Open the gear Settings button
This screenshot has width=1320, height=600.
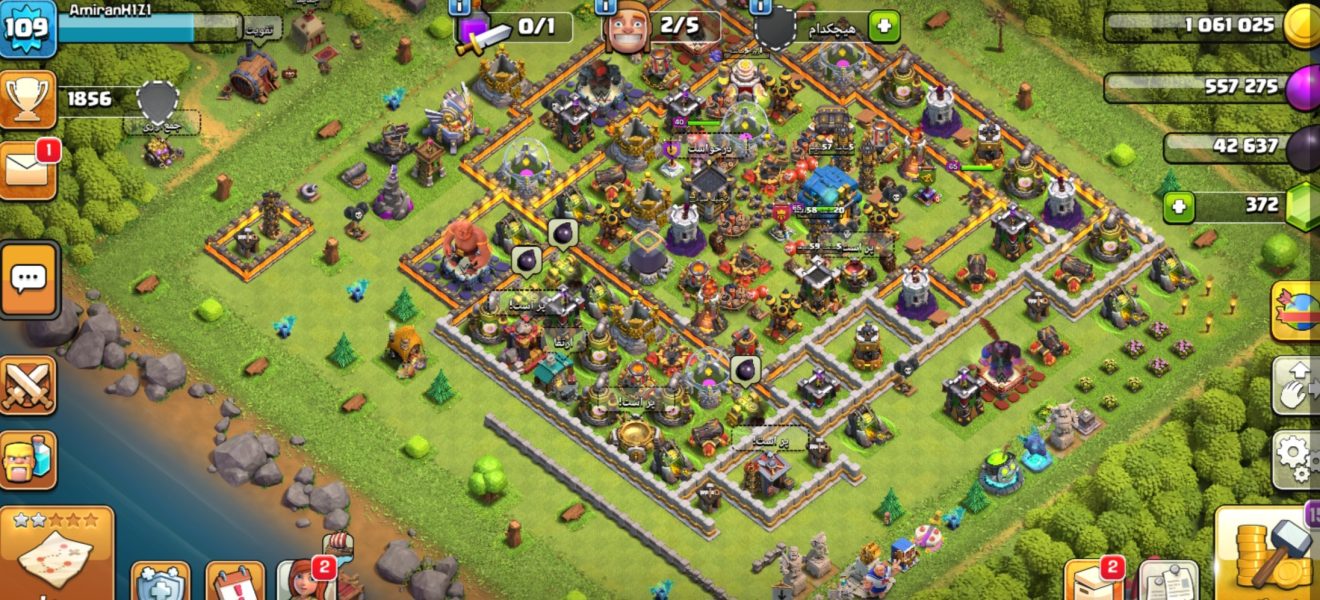[x=1297, y=458]
